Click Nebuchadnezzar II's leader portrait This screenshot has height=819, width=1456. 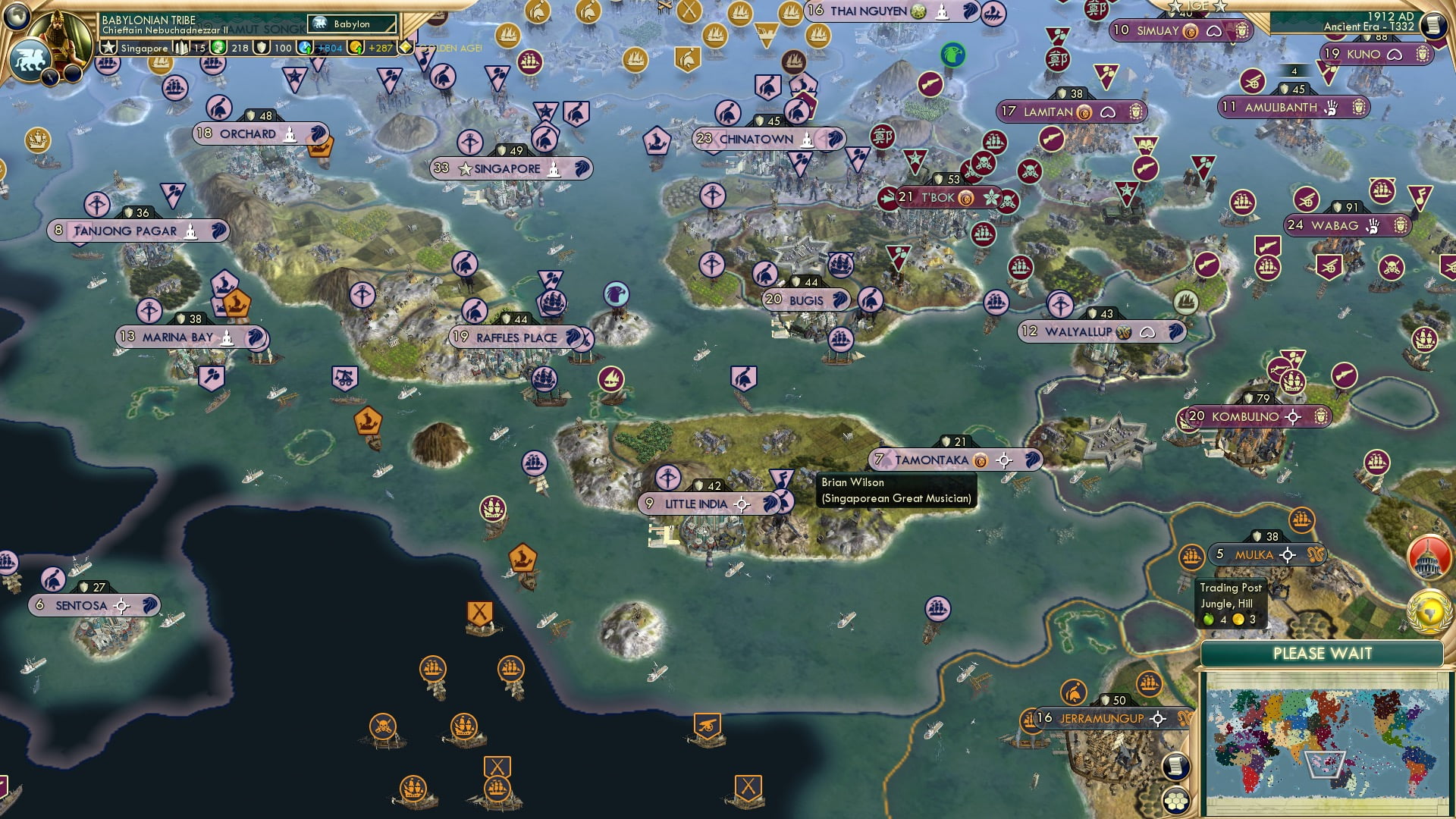pyautogui.click(x=59, y=36)
